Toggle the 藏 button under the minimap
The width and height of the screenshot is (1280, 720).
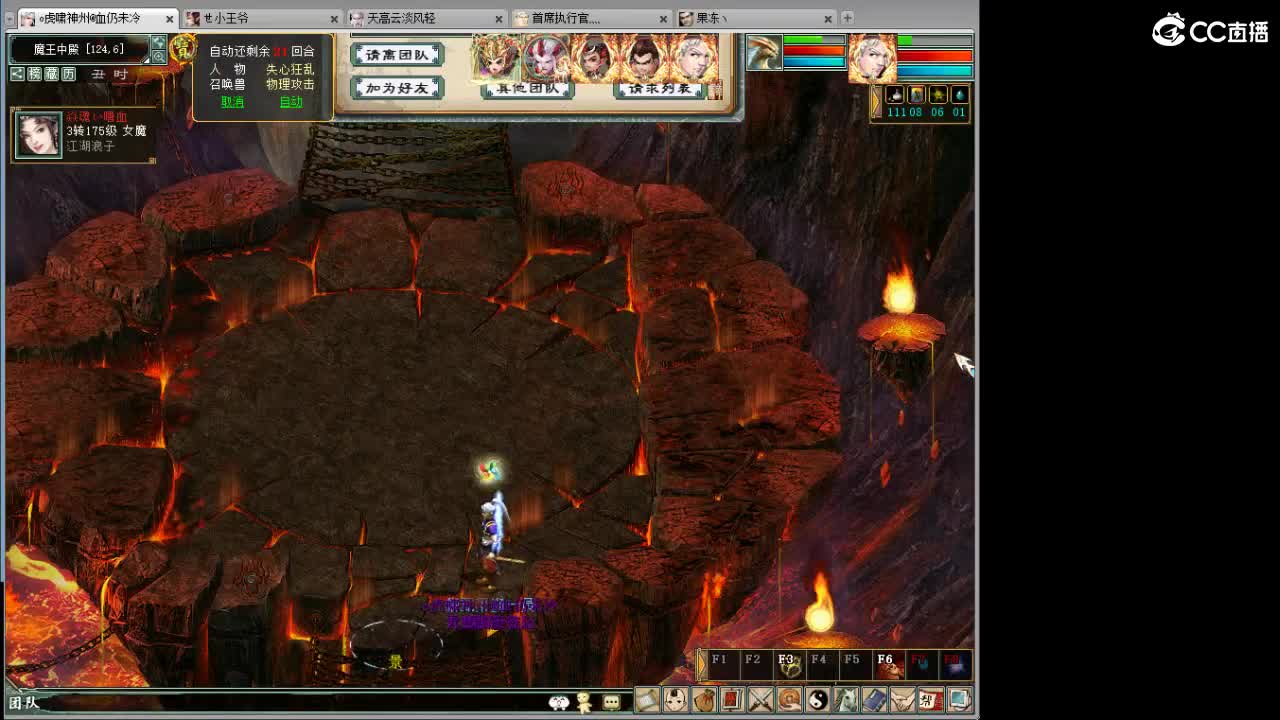tap(53, 74)
